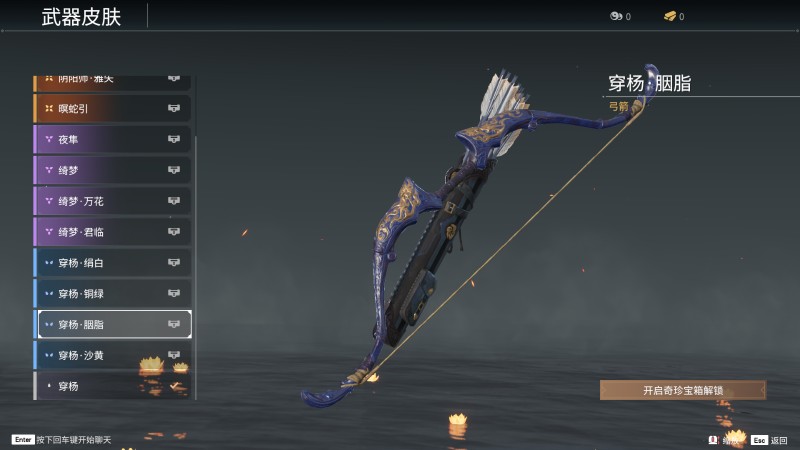The width and height of the screenshot is (800, 450).
Task: Choose the orange 暝蛇引 skin
Action: pos(113,108)
